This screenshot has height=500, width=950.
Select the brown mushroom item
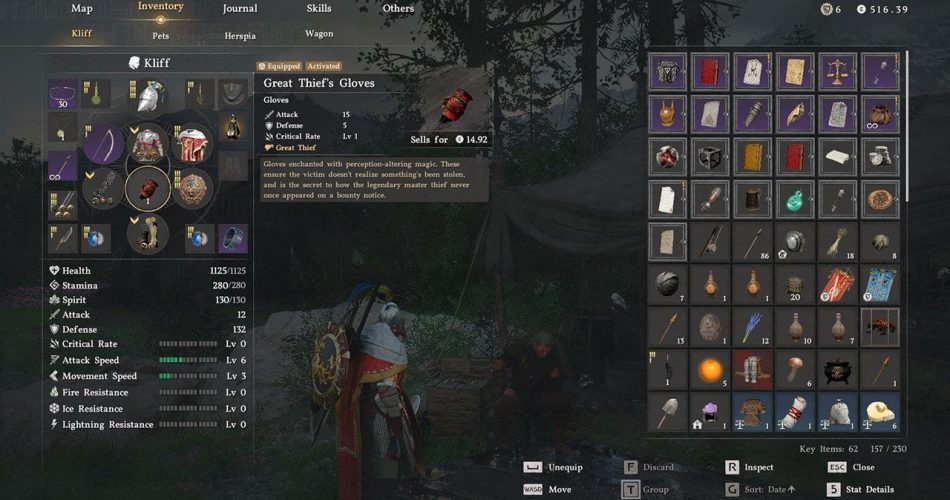tap(795, 369)
